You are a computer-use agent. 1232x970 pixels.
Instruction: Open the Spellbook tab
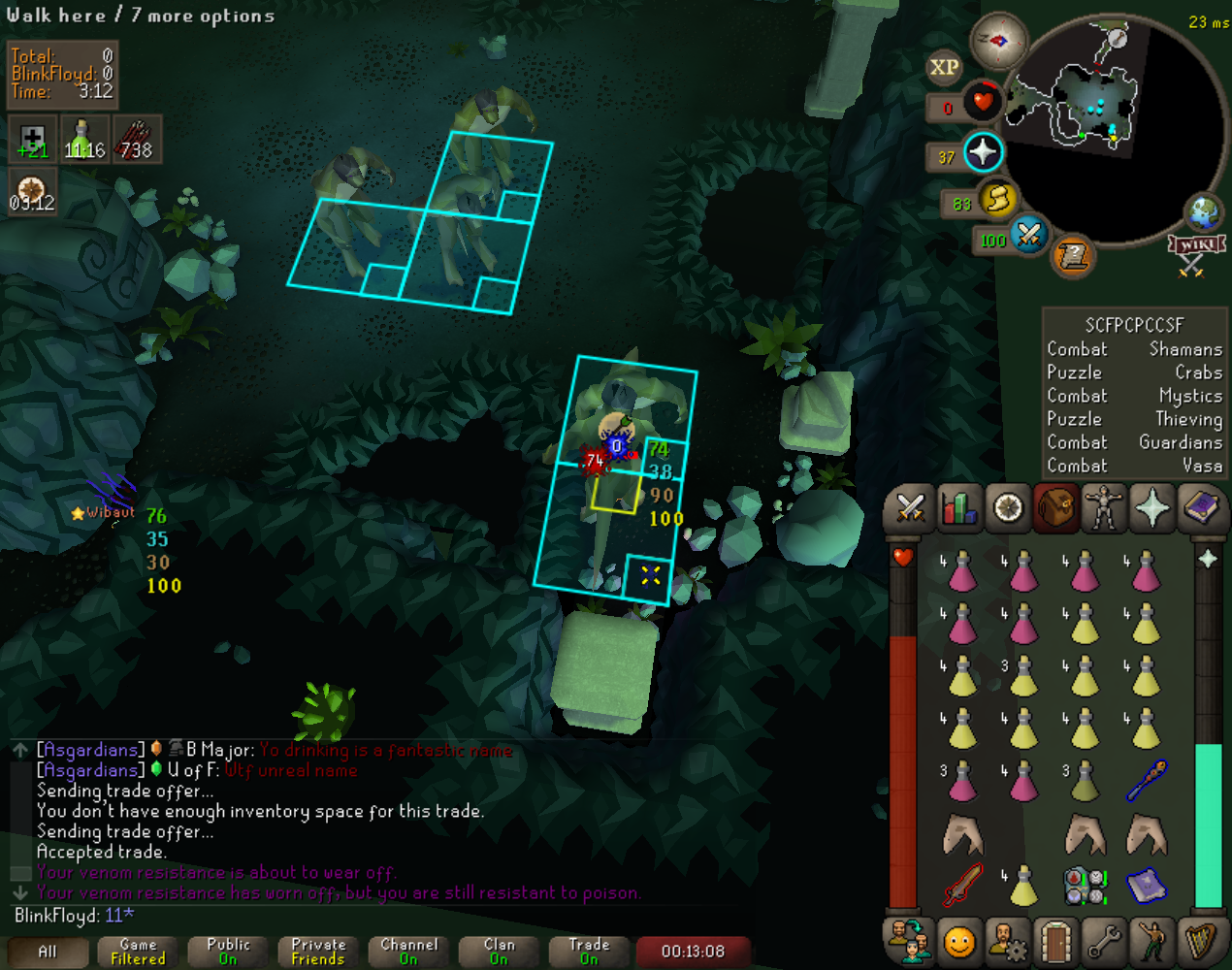click(x=1203, y=507)
